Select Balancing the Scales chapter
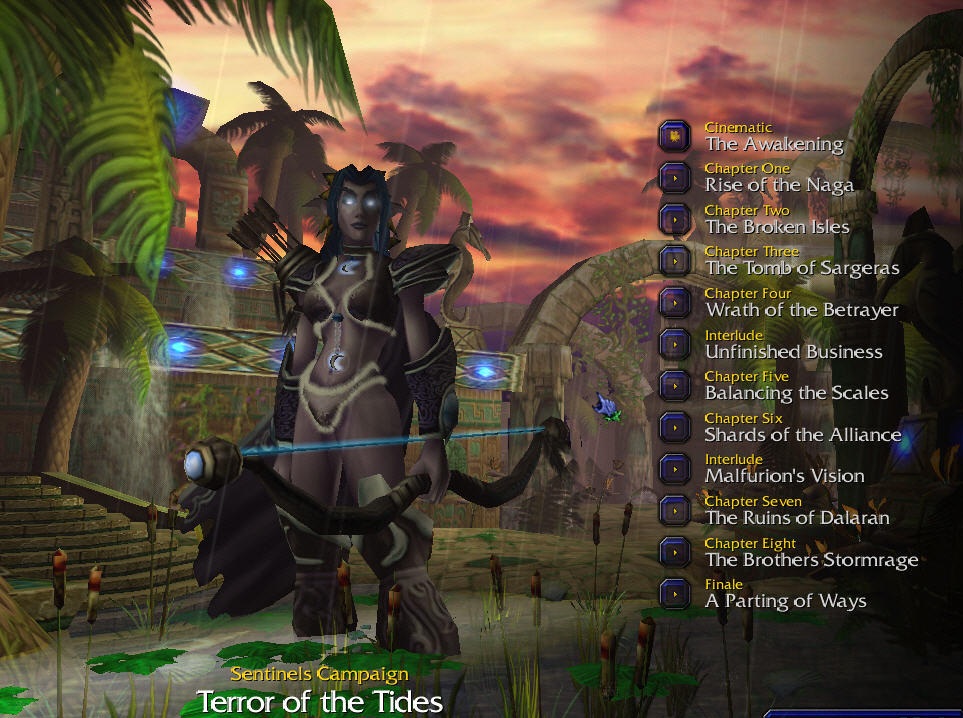This screenshot has width=963, height=718. pyautogui.click(x=675, y=385)
